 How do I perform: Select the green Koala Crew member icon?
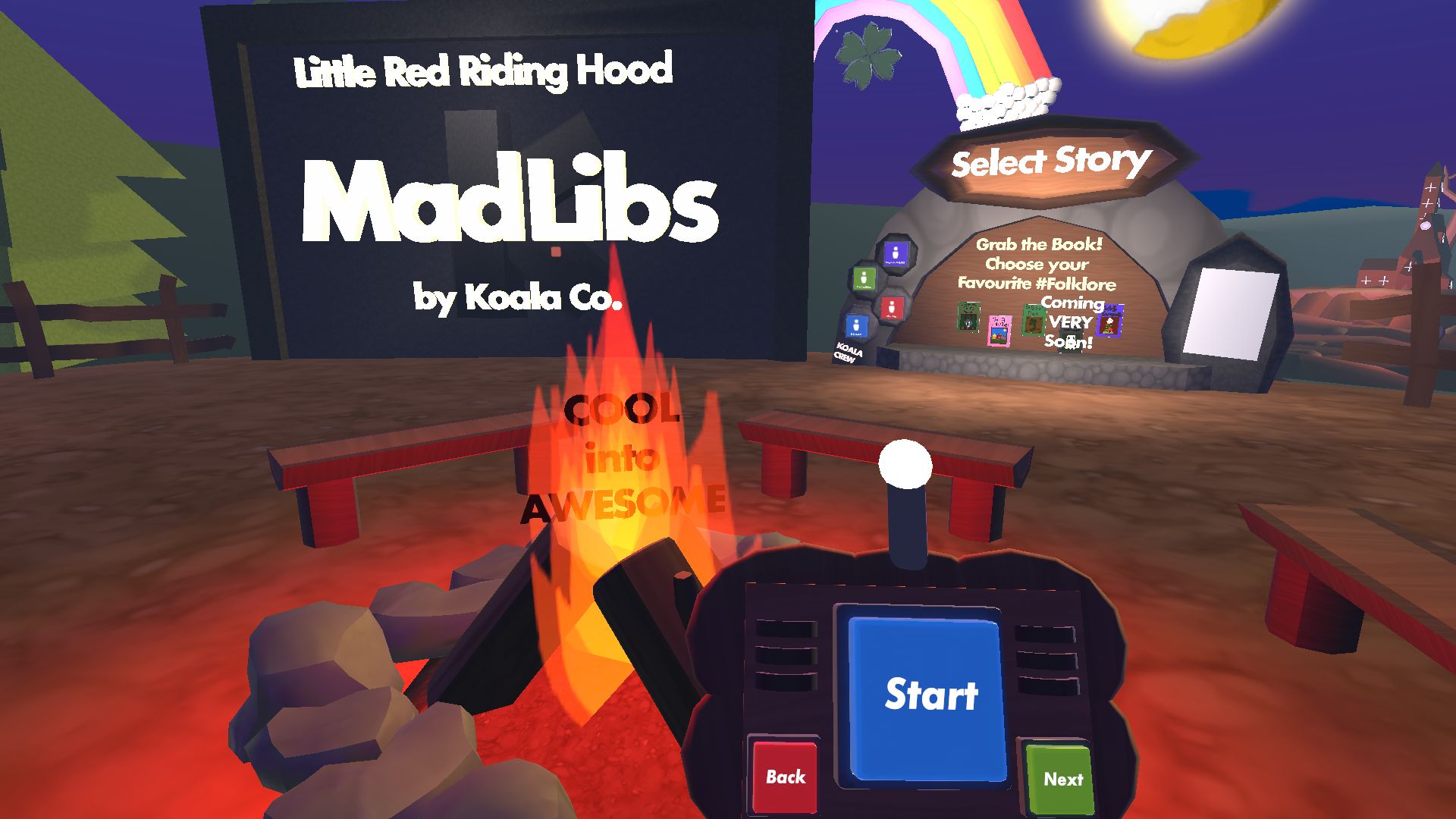(x=864, y=279)
